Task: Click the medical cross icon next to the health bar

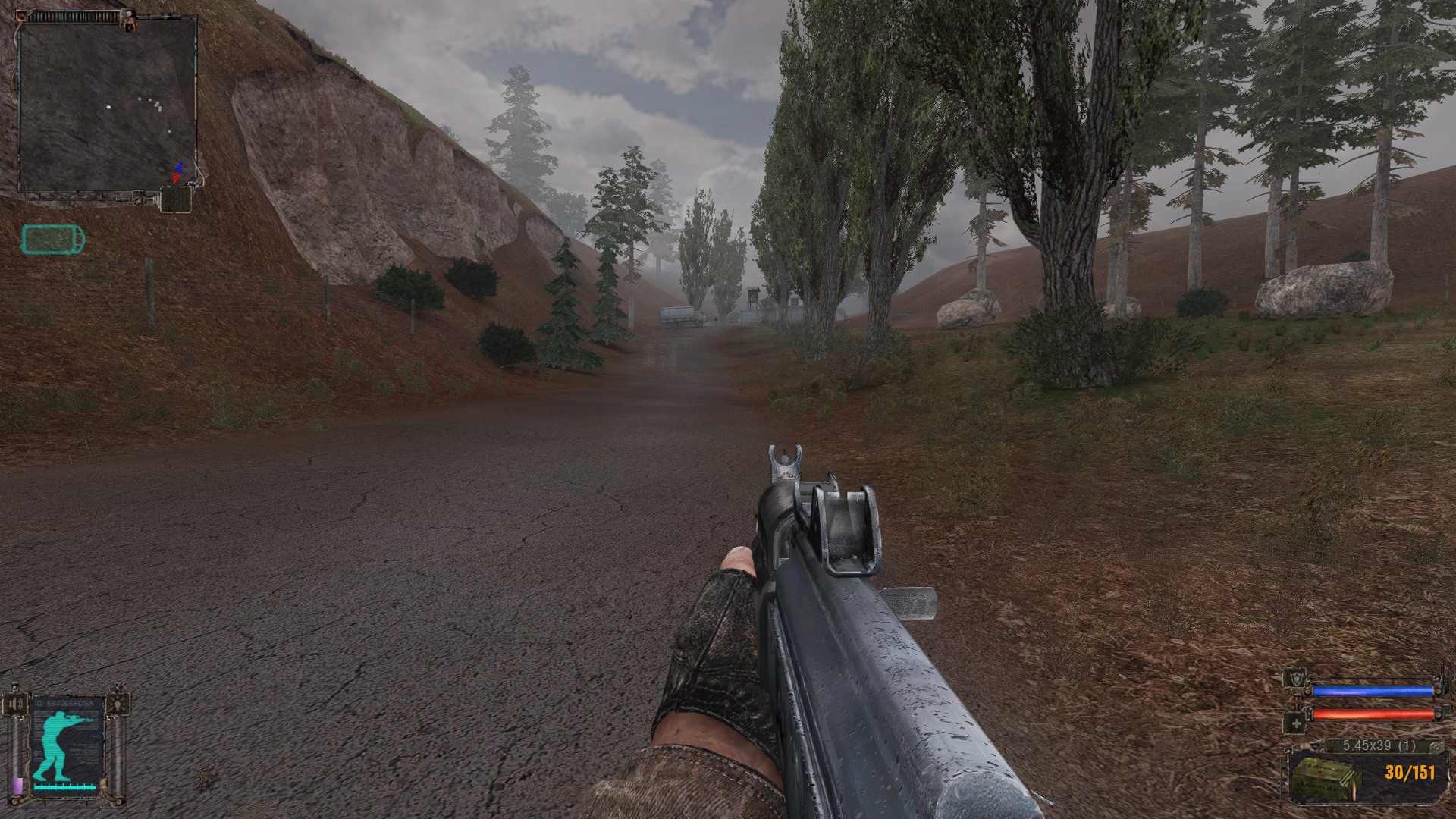Action: click(x=1296, y=723)
